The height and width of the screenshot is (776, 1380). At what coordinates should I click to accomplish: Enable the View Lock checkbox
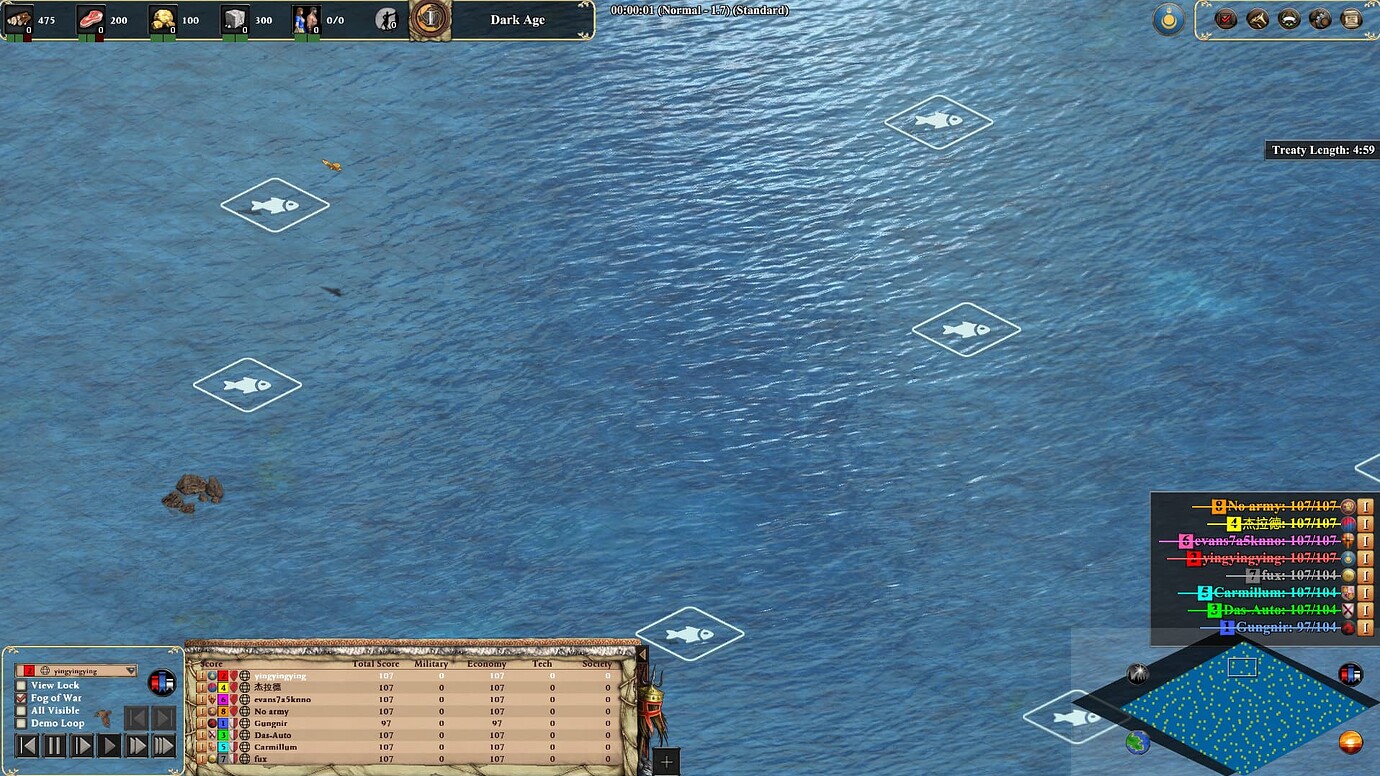click(19, 685)
